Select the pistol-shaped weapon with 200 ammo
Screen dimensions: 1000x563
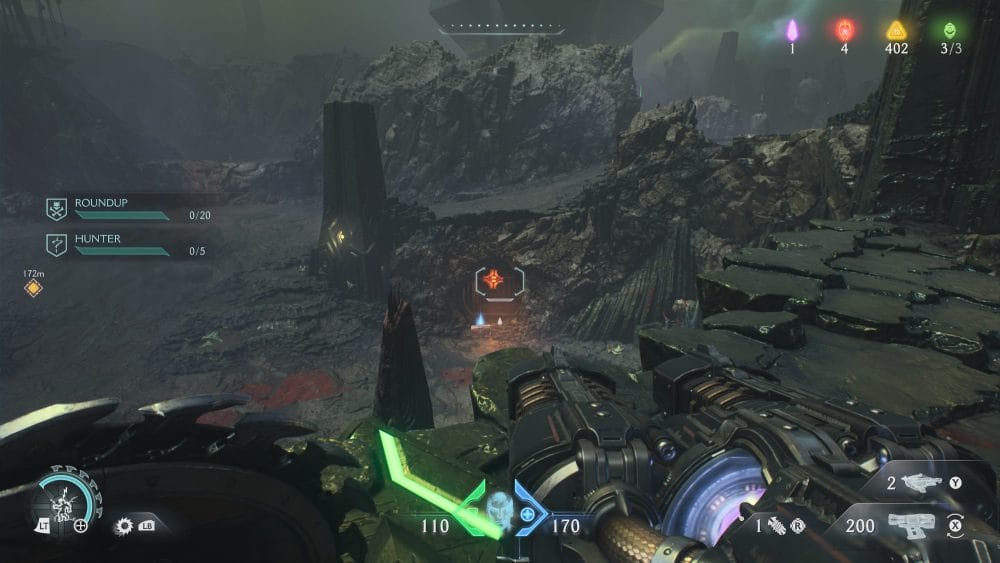pyautogui.click(x=915, y=524)
